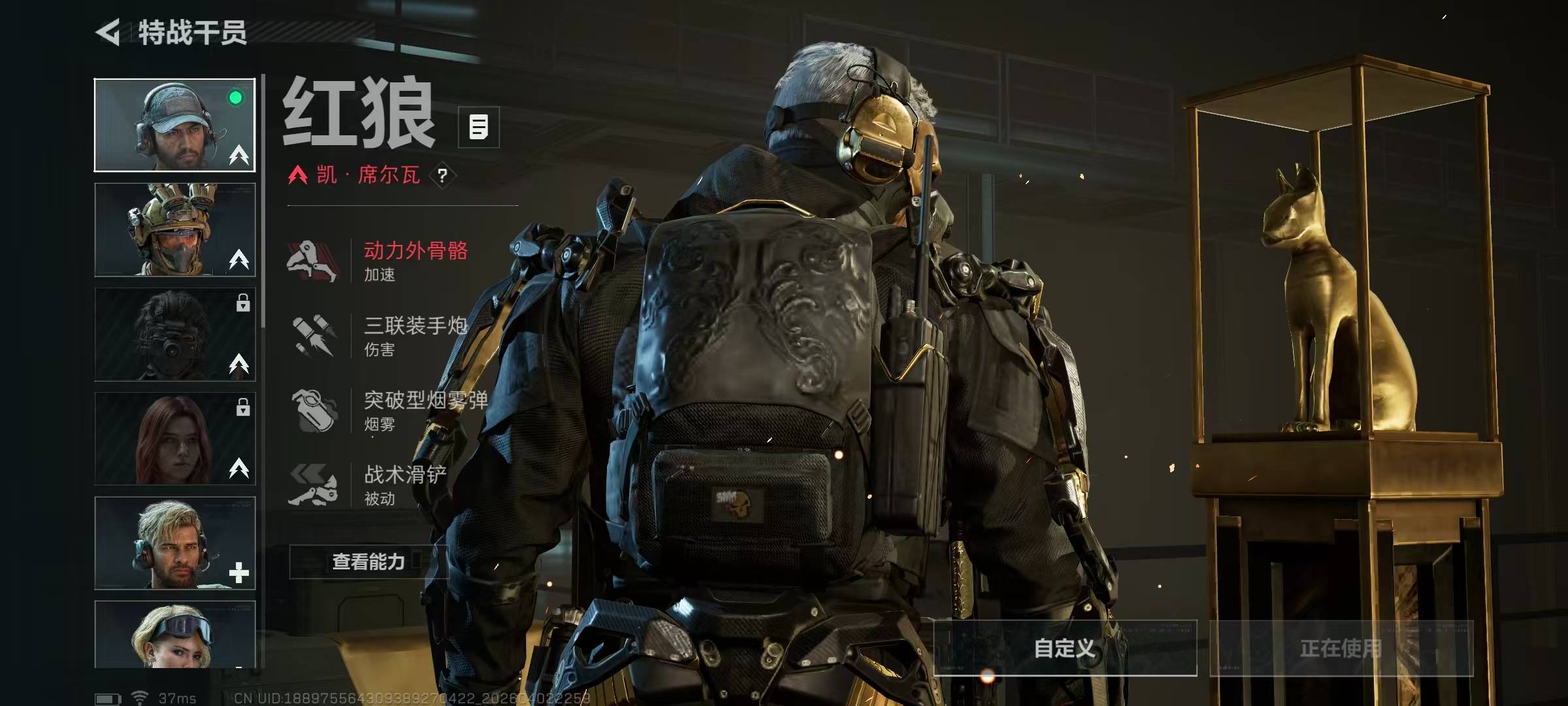
Task: Open the 自定义 customization menu
Action: coord(1065,648)
